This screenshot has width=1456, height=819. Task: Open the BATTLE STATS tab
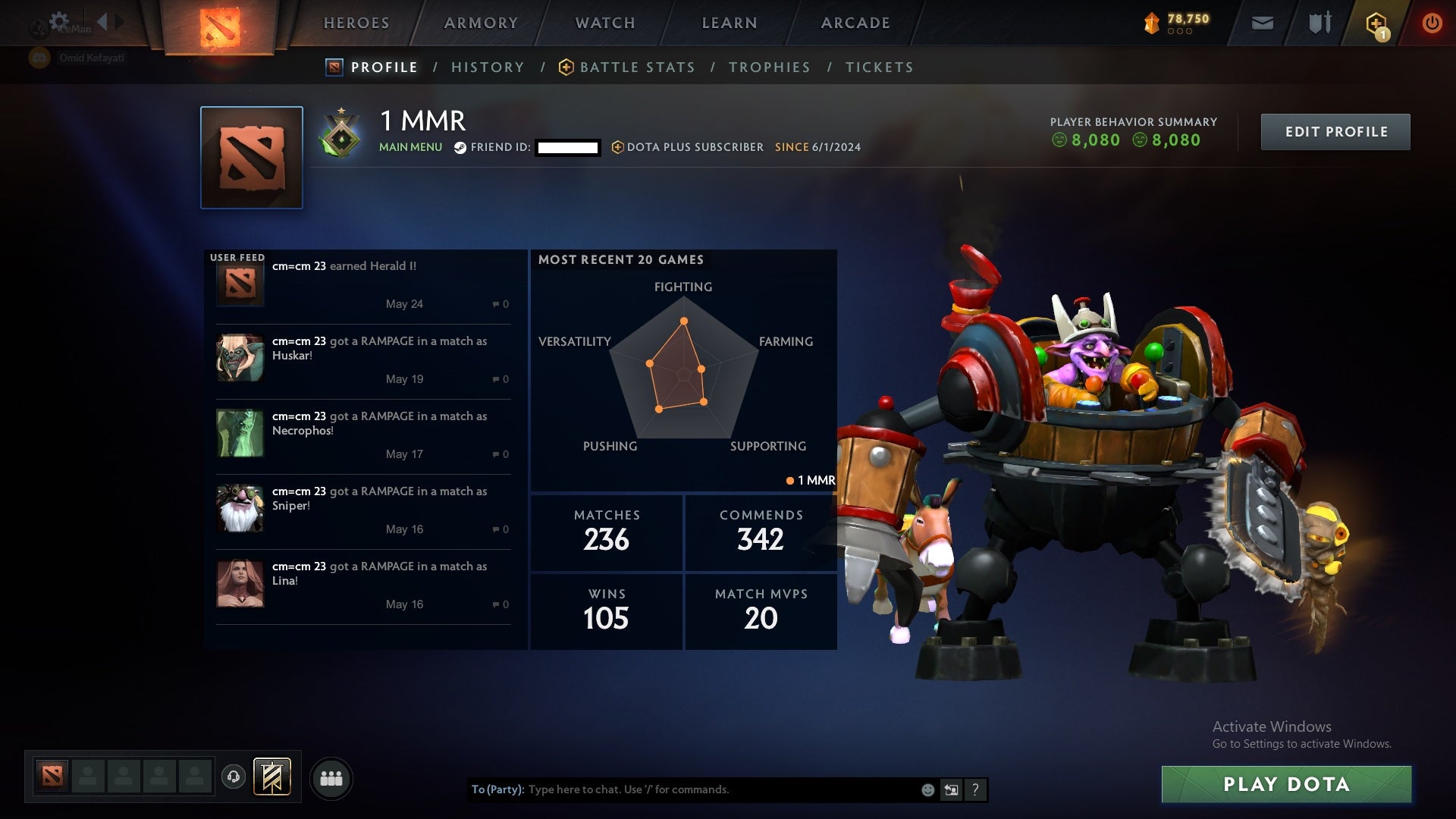tap(637, 67)
